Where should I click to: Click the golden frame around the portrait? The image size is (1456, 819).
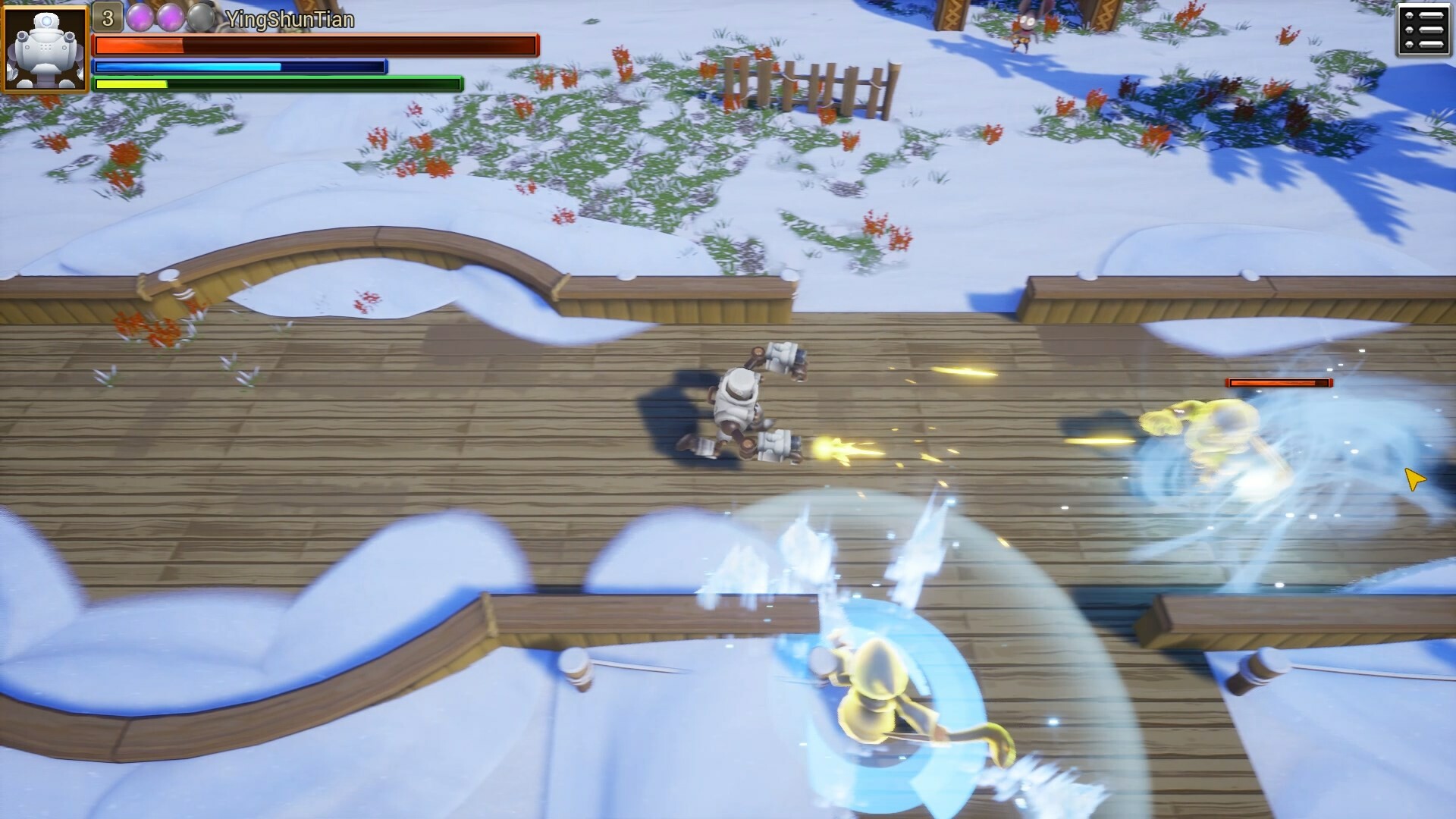[x=44, y=9]
